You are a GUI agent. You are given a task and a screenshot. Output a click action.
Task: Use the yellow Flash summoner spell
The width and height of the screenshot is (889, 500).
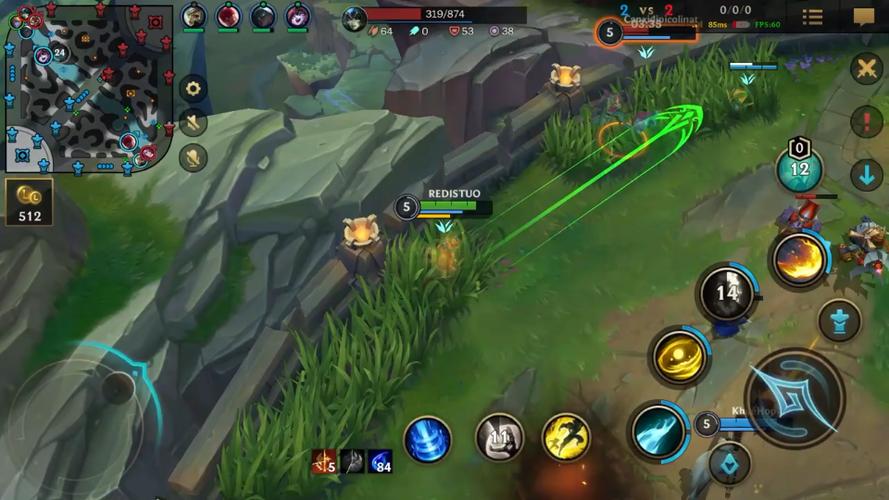click(x=566, y=438)
